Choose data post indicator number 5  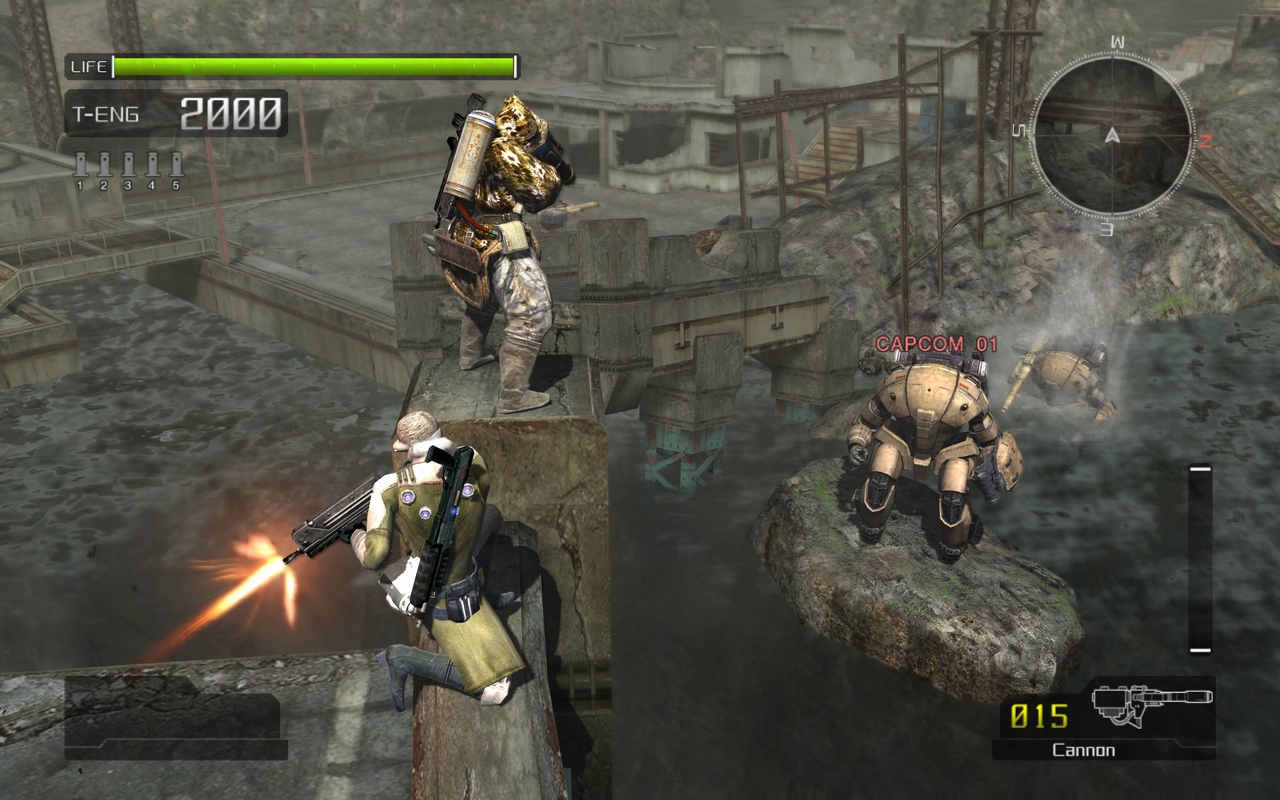[x=176, y=168]
